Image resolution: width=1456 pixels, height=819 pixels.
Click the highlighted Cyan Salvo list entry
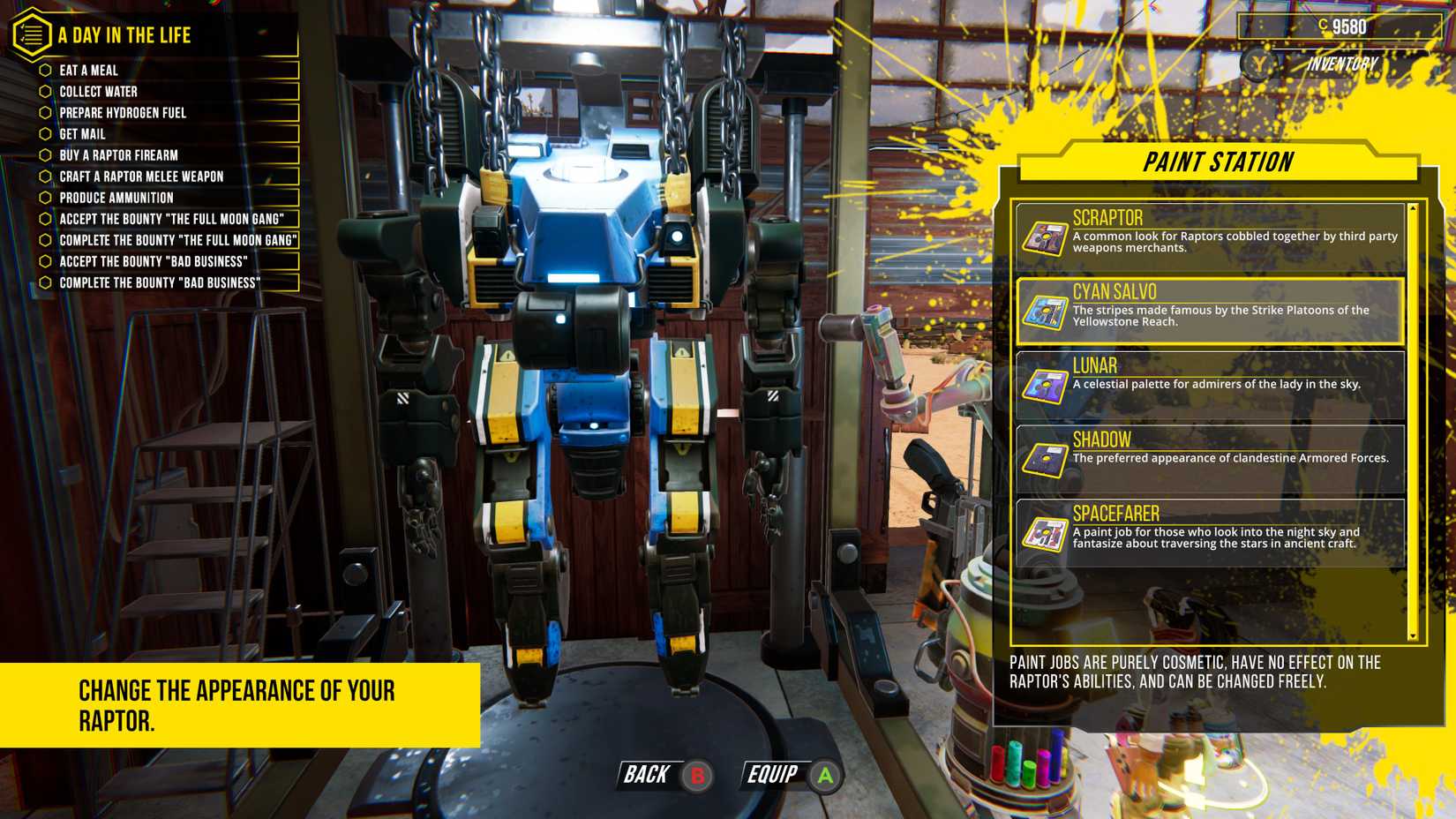tap(1212, 310)
